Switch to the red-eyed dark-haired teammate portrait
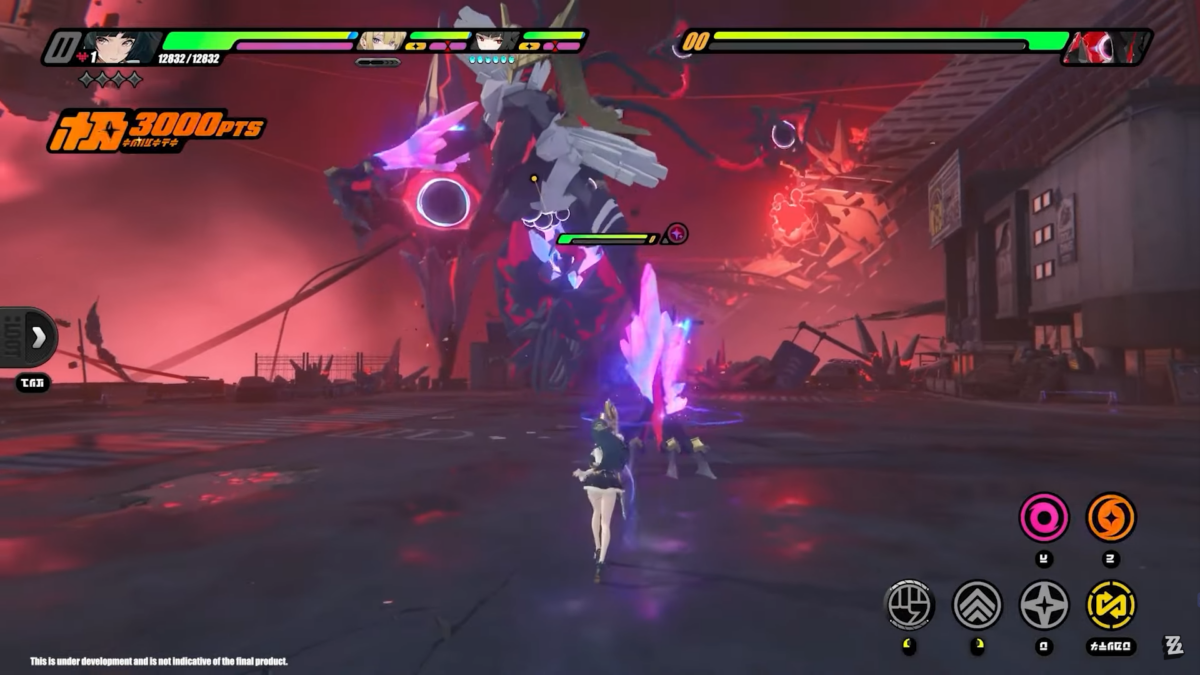The height and width of the screenshot is (675, 1200). click(495, 41)
